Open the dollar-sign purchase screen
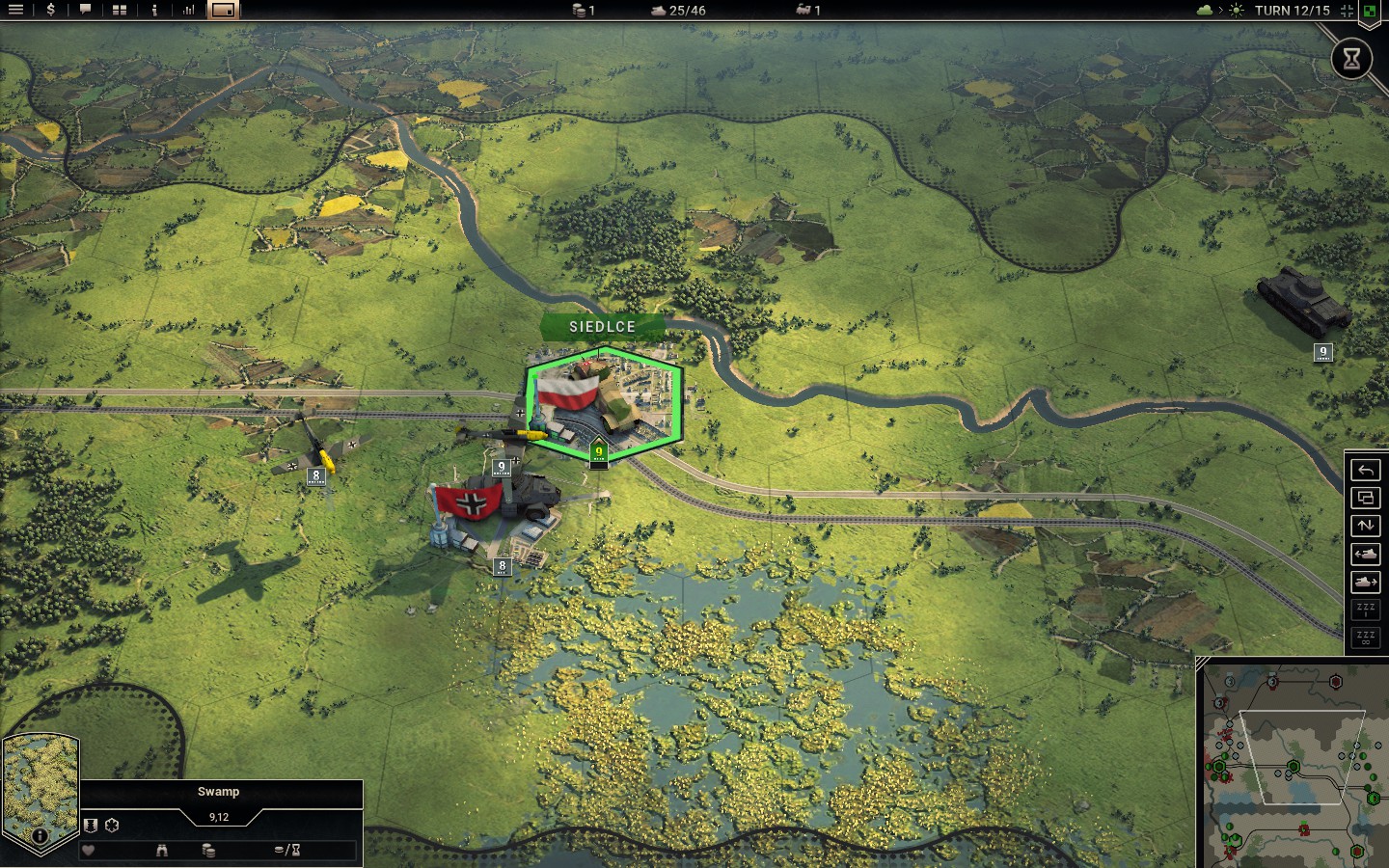The image size is (1389, 868). tap(50, 10)
